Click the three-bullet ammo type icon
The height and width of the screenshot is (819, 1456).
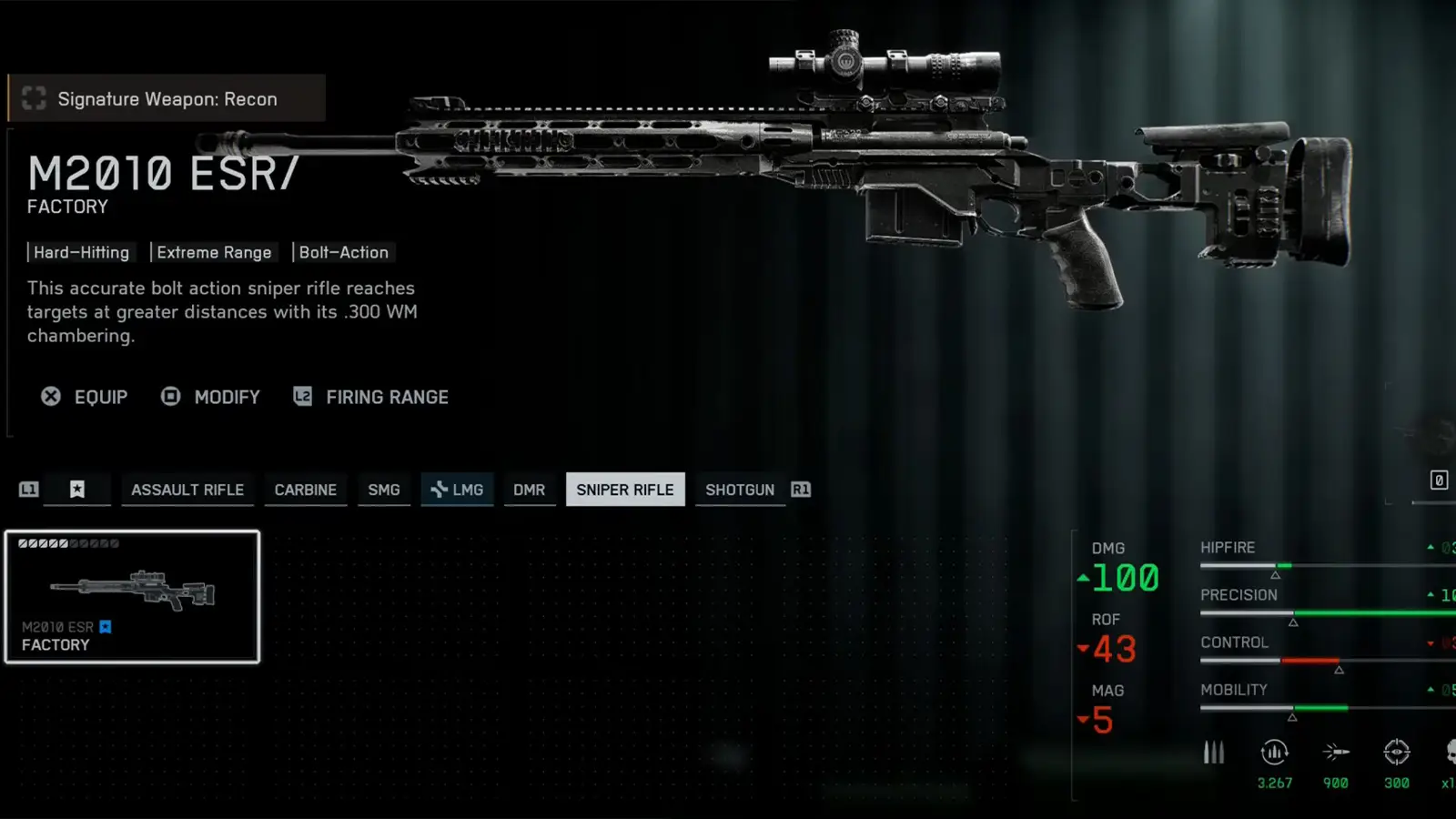pos(1215,753)
